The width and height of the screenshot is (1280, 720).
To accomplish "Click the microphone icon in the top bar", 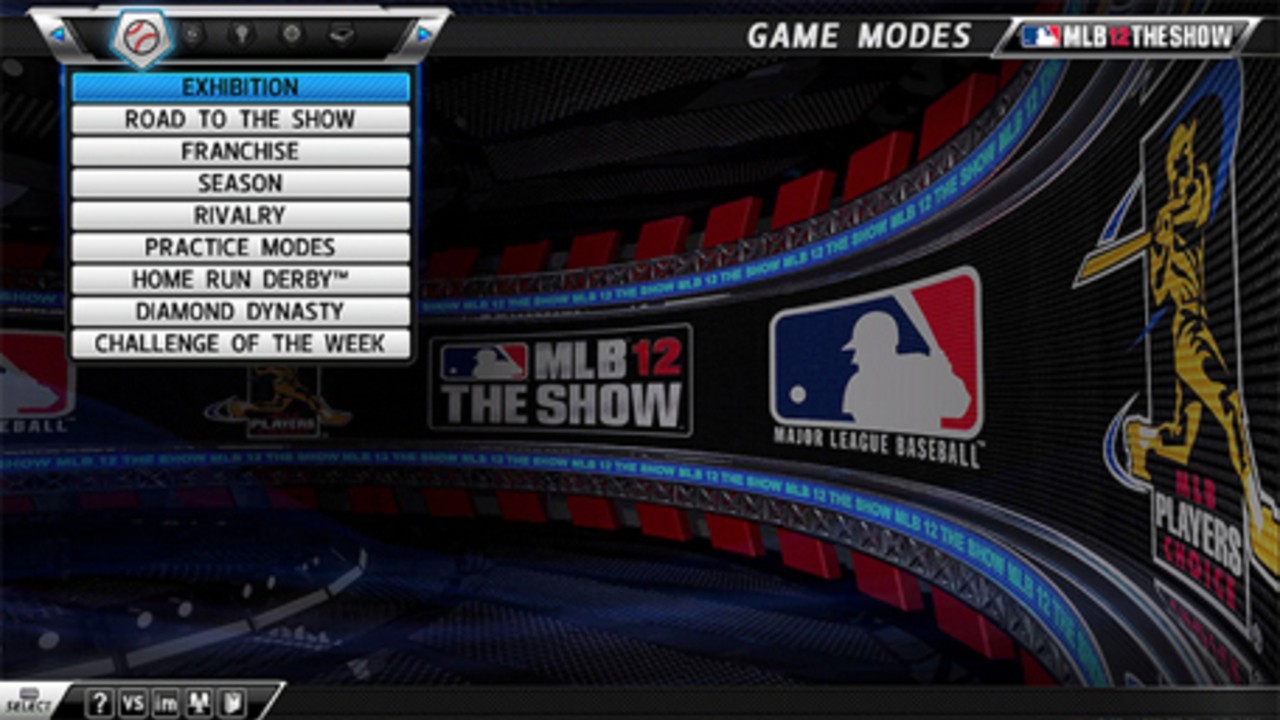I will pos(240,33).
